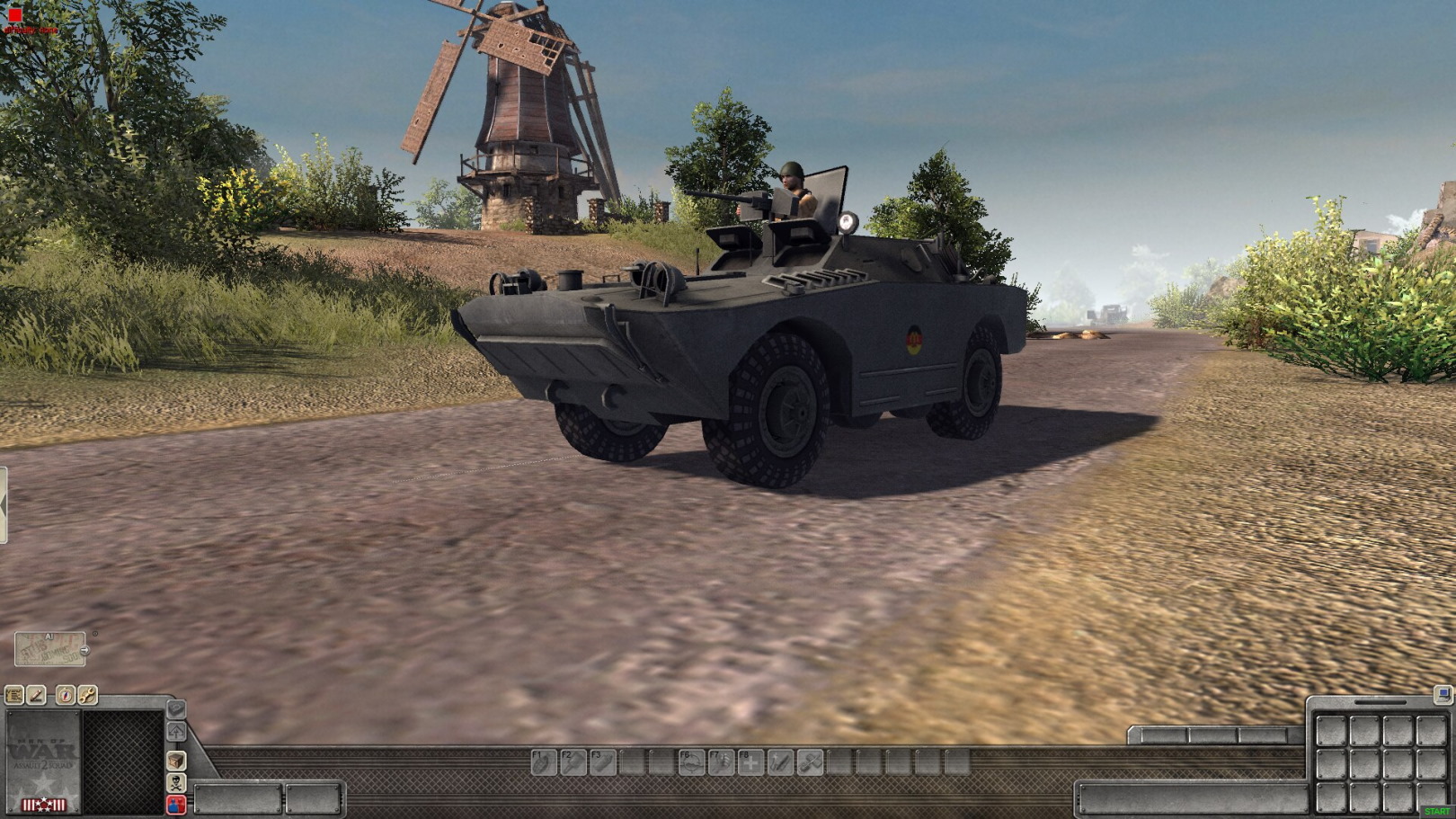
Task: Select the F1 grenade slot
Action: point(544,762)
